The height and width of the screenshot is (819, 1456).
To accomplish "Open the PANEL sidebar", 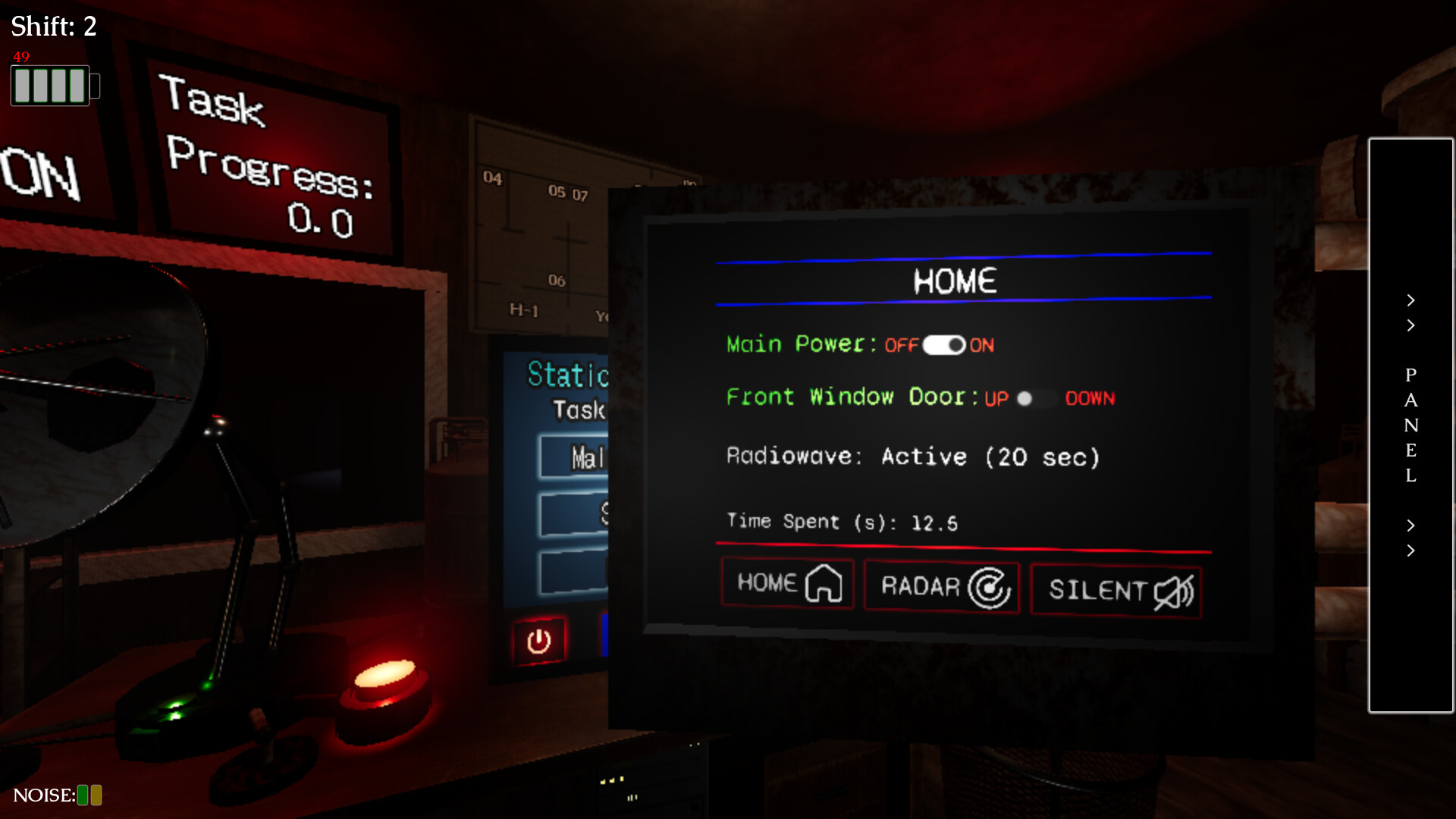I will (1410, 425).
